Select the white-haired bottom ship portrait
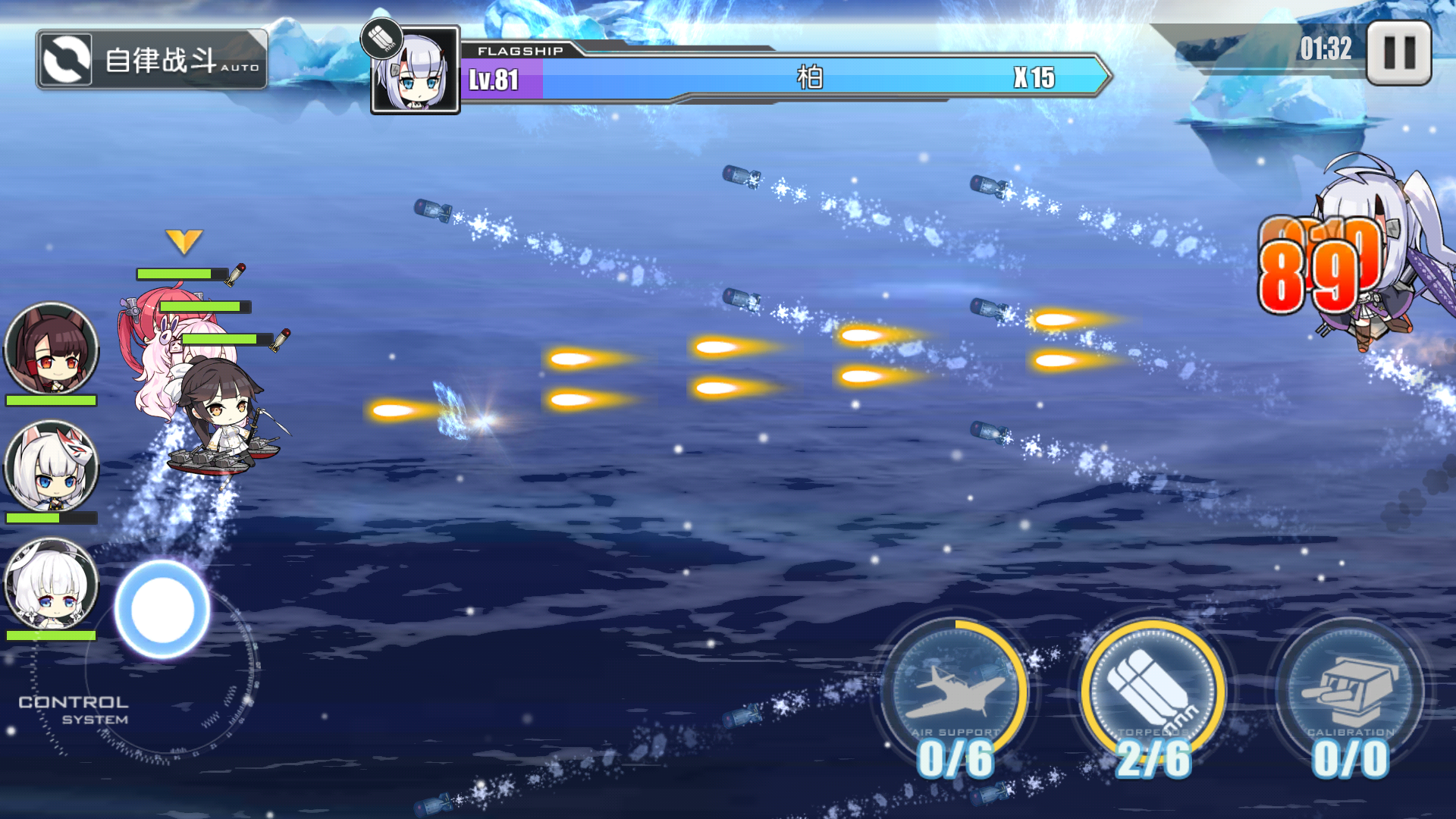The height and width of the screenshot is (819, 1456). point(52,584)
